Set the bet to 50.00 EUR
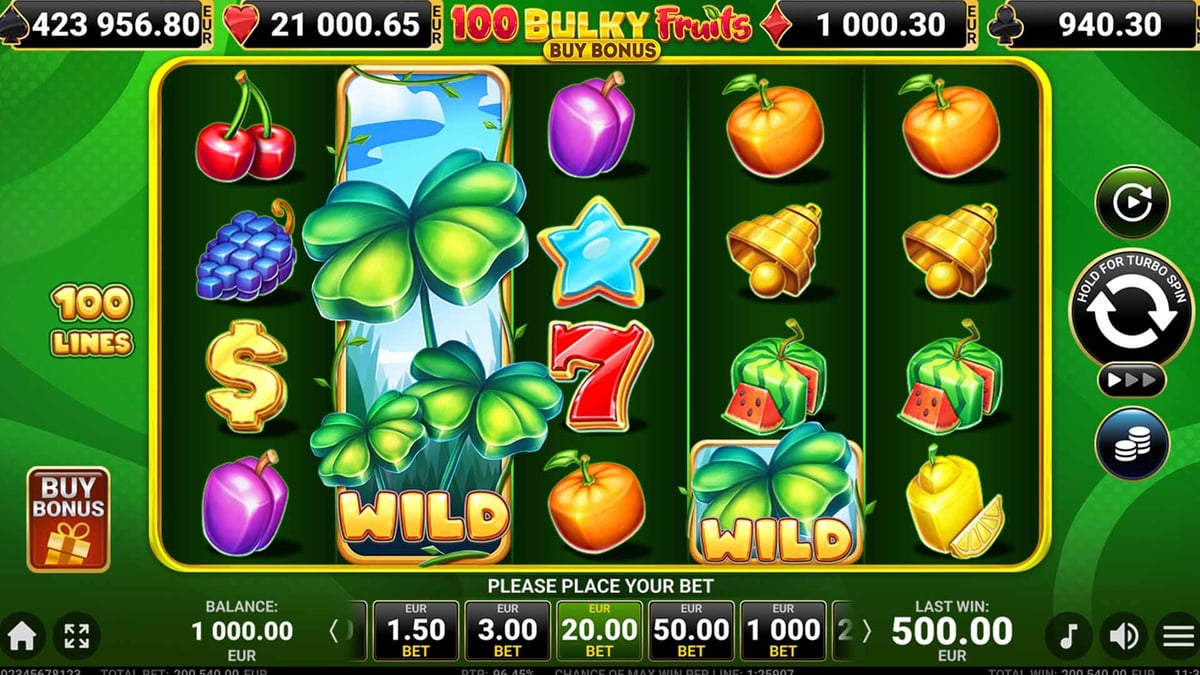This screenshot has height=675, width=1200. point(691,630)
